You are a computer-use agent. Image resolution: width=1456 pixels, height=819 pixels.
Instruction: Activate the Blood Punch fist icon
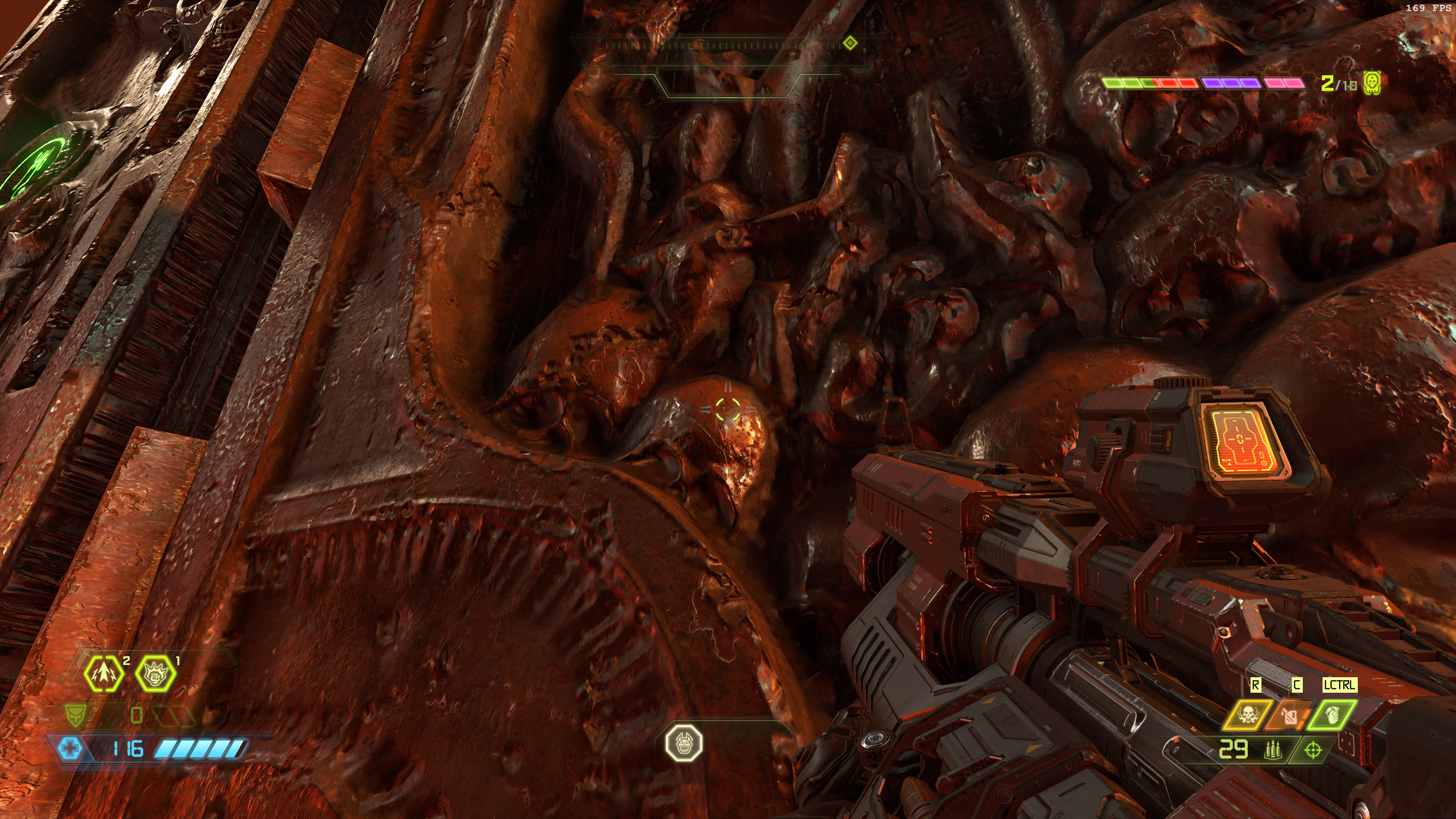[155, 674]
